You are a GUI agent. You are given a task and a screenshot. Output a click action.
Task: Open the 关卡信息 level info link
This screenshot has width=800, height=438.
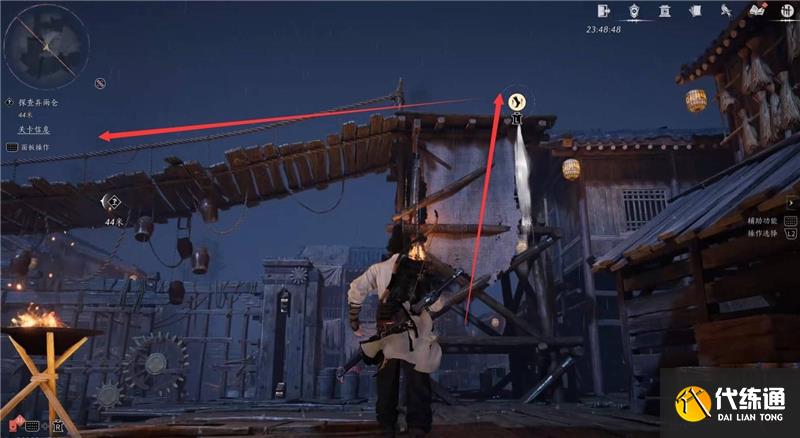pyautogui.click(x=33, y=130)
